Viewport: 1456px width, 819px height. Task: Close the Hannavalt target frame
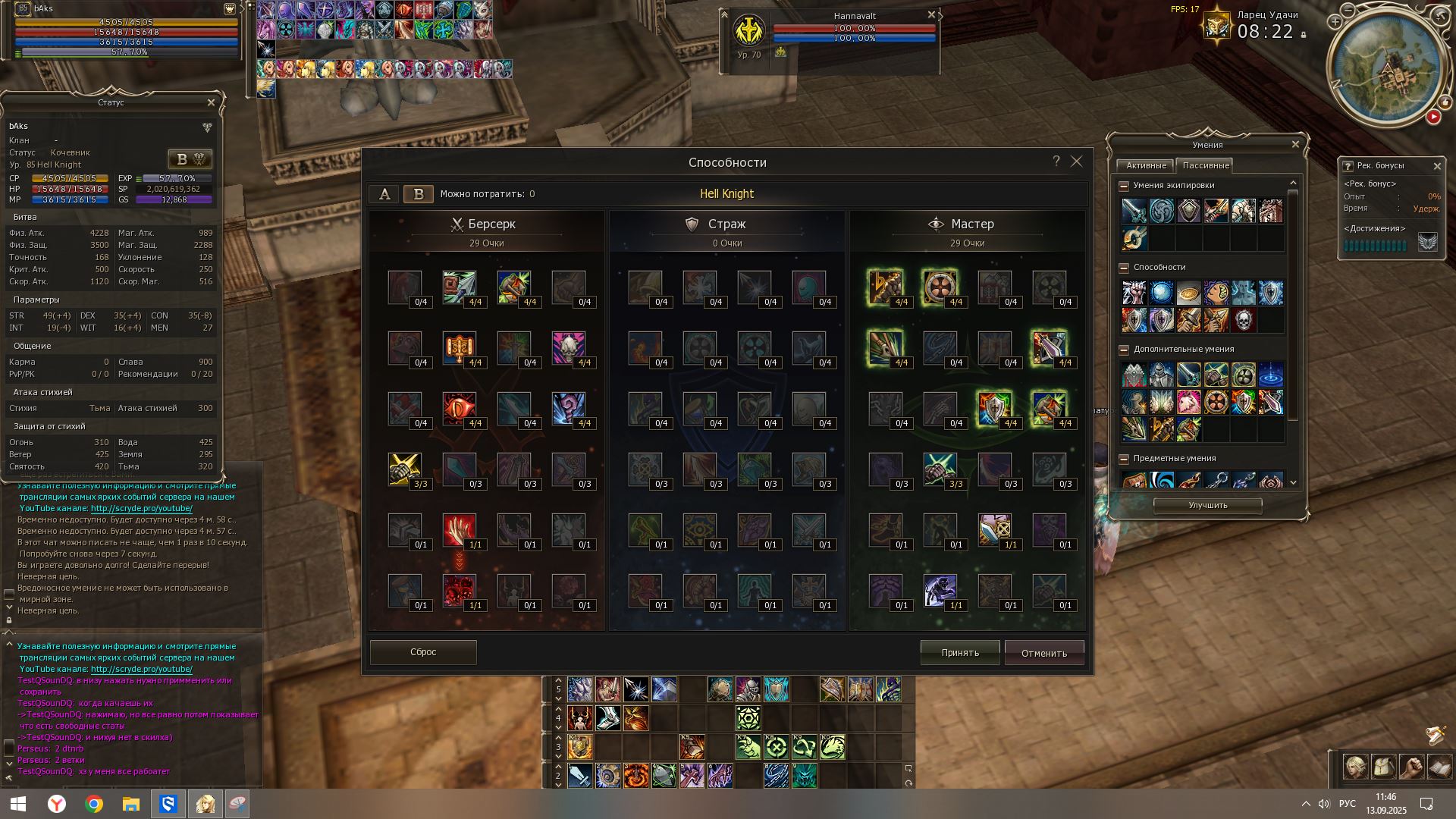[x=931, y=15]
